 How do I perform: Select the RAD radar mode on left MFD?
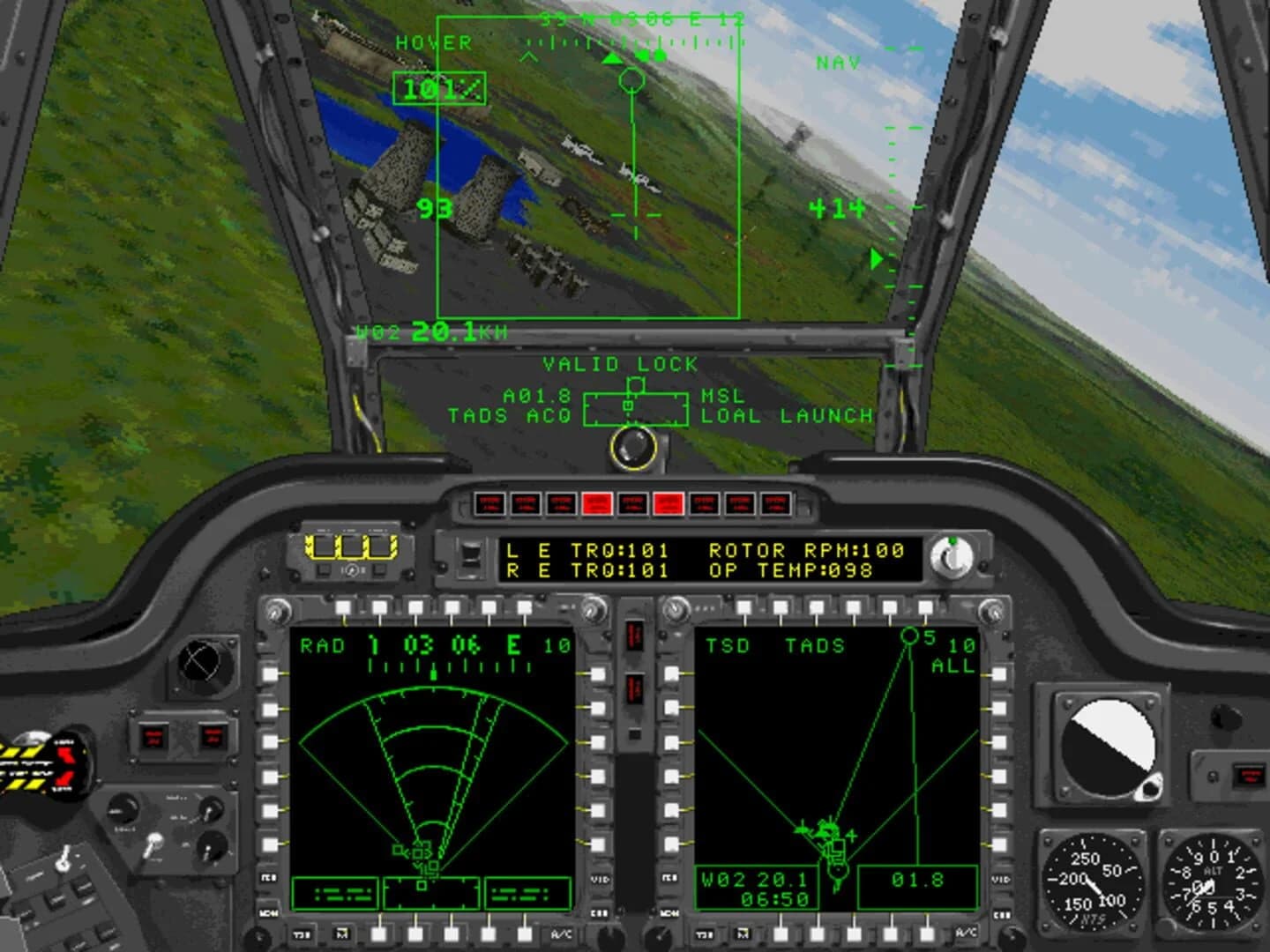324,646
